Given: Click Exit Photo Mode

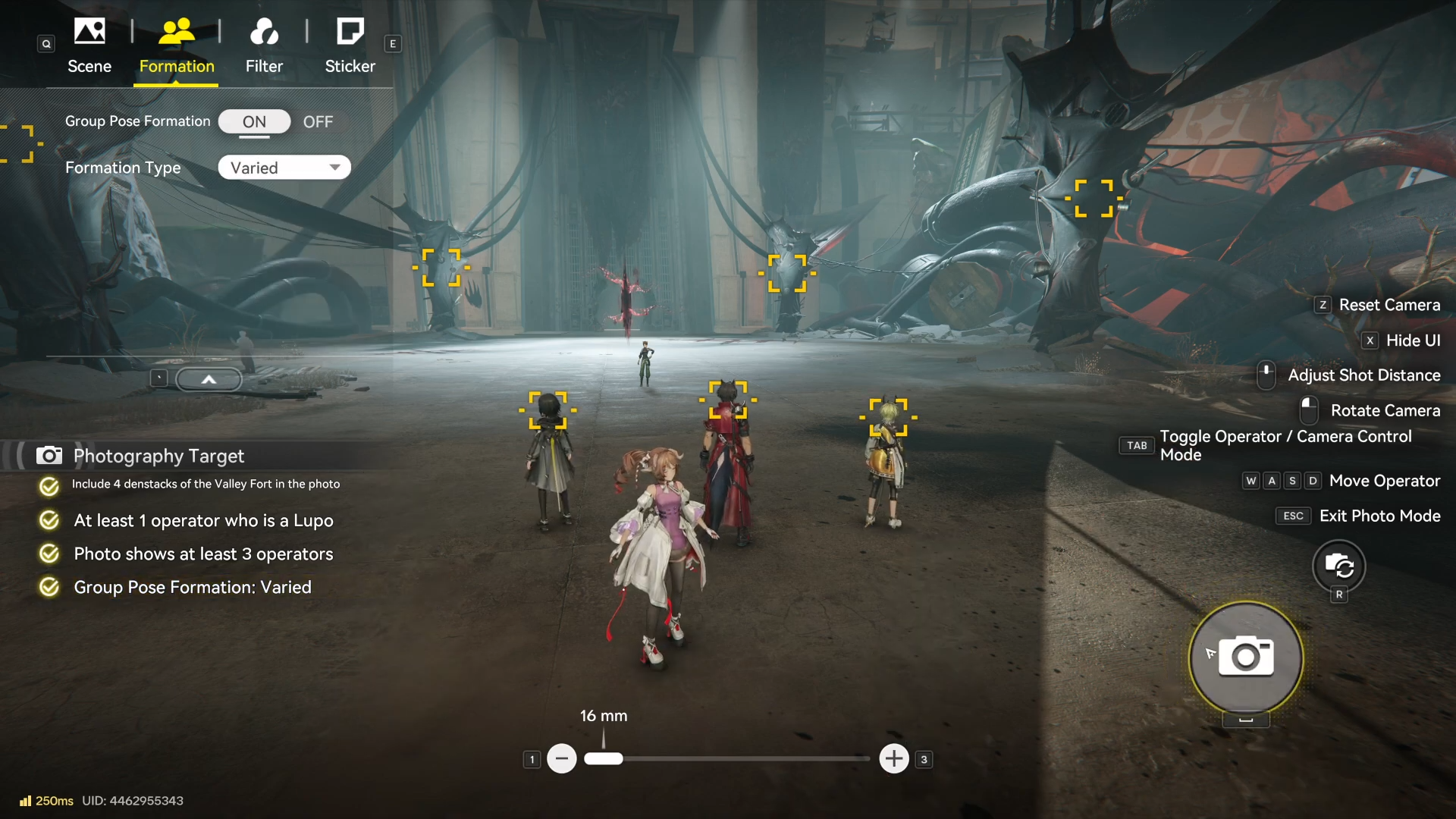Looking at the screenshot, I should pyautogui.click(x=1379, y=516).
